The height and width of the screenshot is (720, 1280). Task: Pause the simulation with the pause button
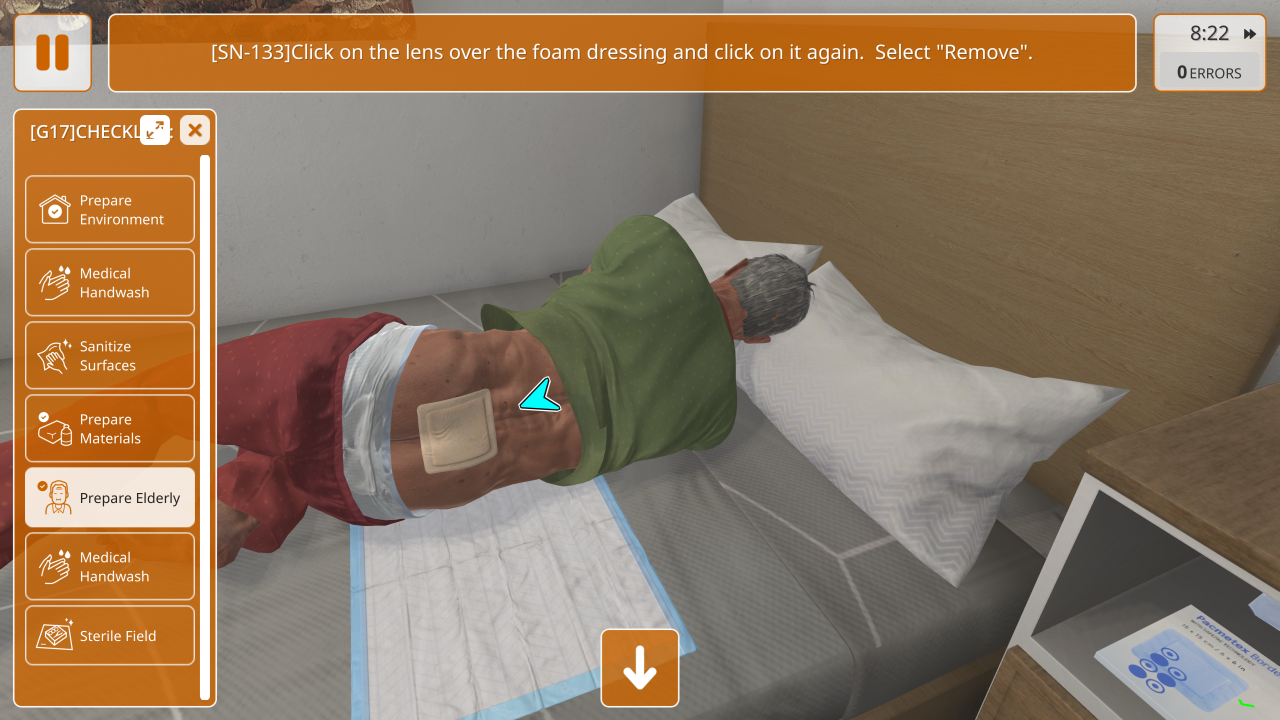click(x=52, y=52)
